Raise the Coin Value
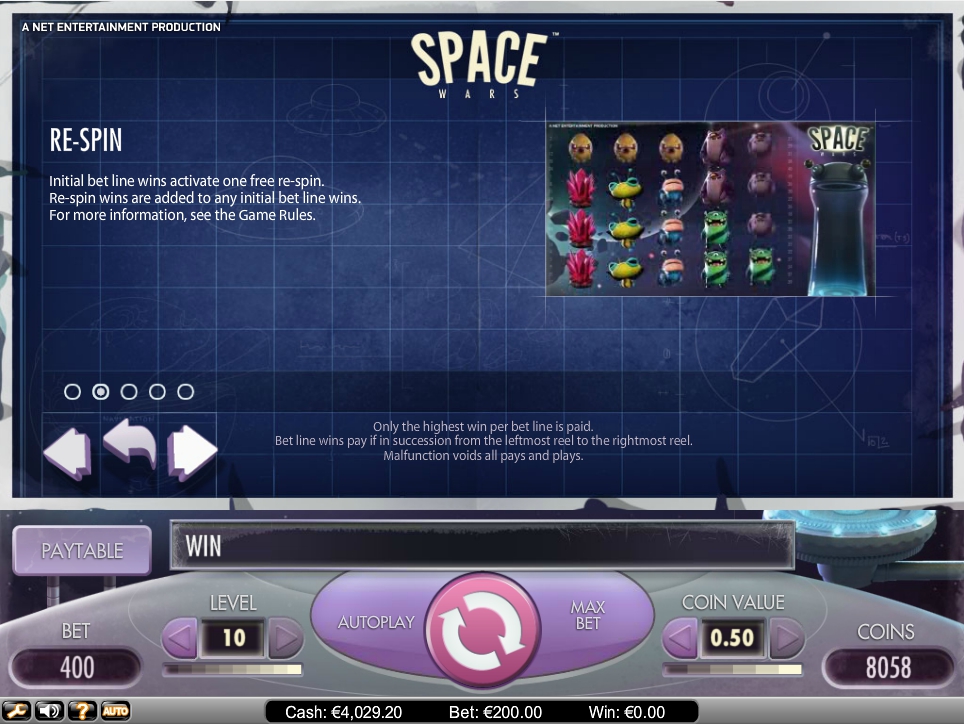This screenshot has width=964, height=724. [x=786, y=637]
